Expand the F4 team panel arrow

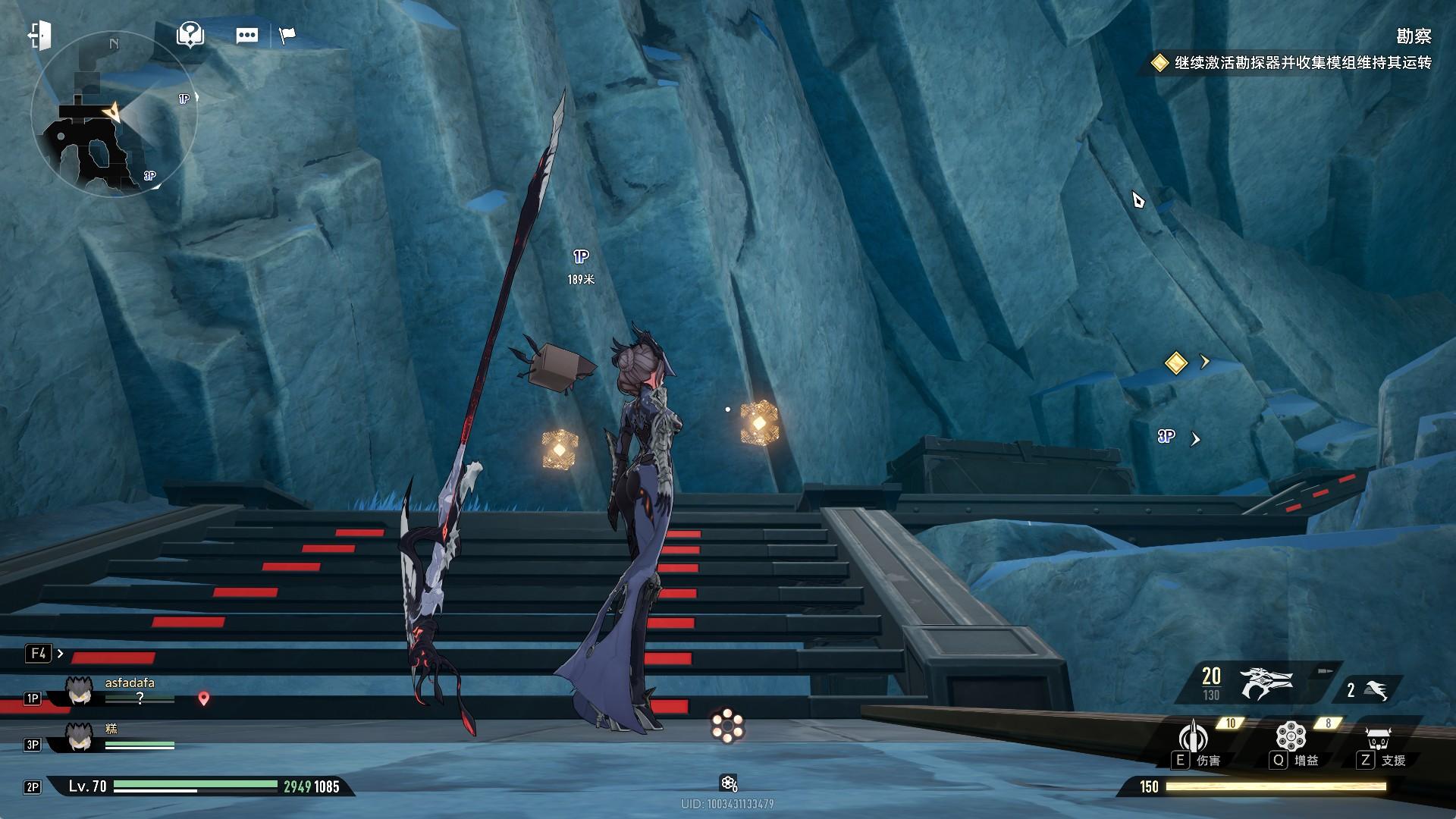click(60, 654)
